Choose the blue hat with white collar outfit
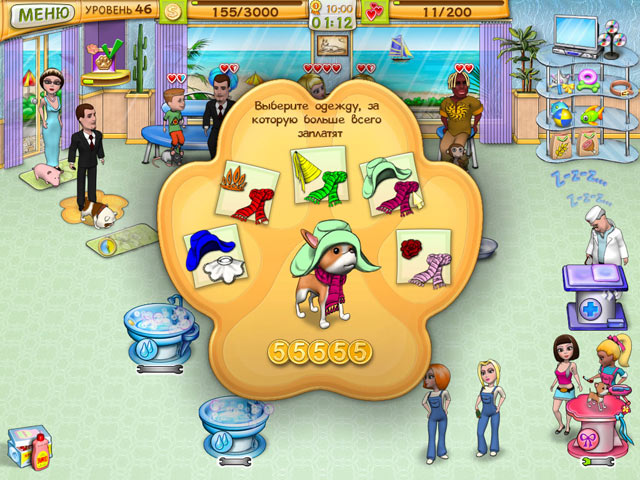The height and width of the screenshot is (480, 640). (214, 255)
